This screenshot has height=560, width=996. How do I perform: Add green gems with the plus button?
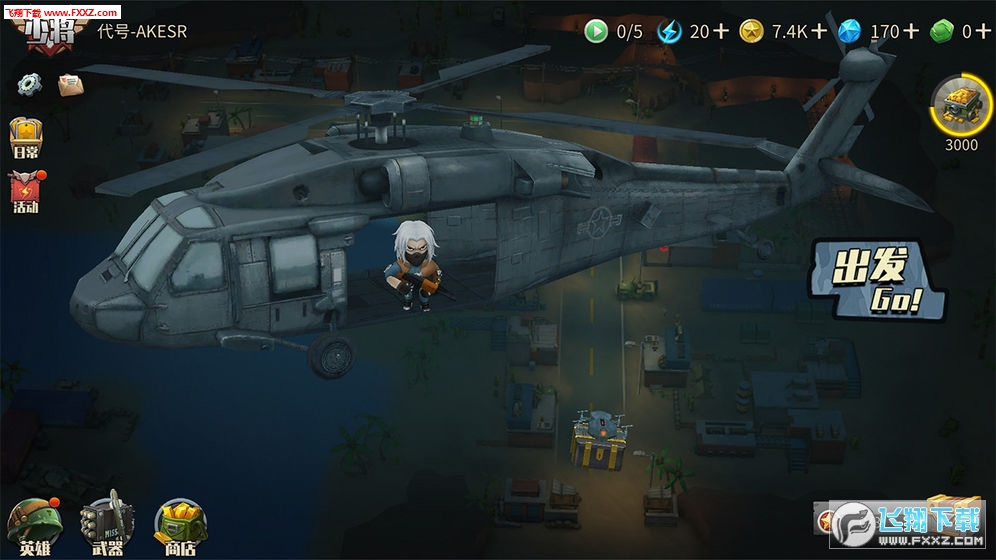tap(983, 31)
